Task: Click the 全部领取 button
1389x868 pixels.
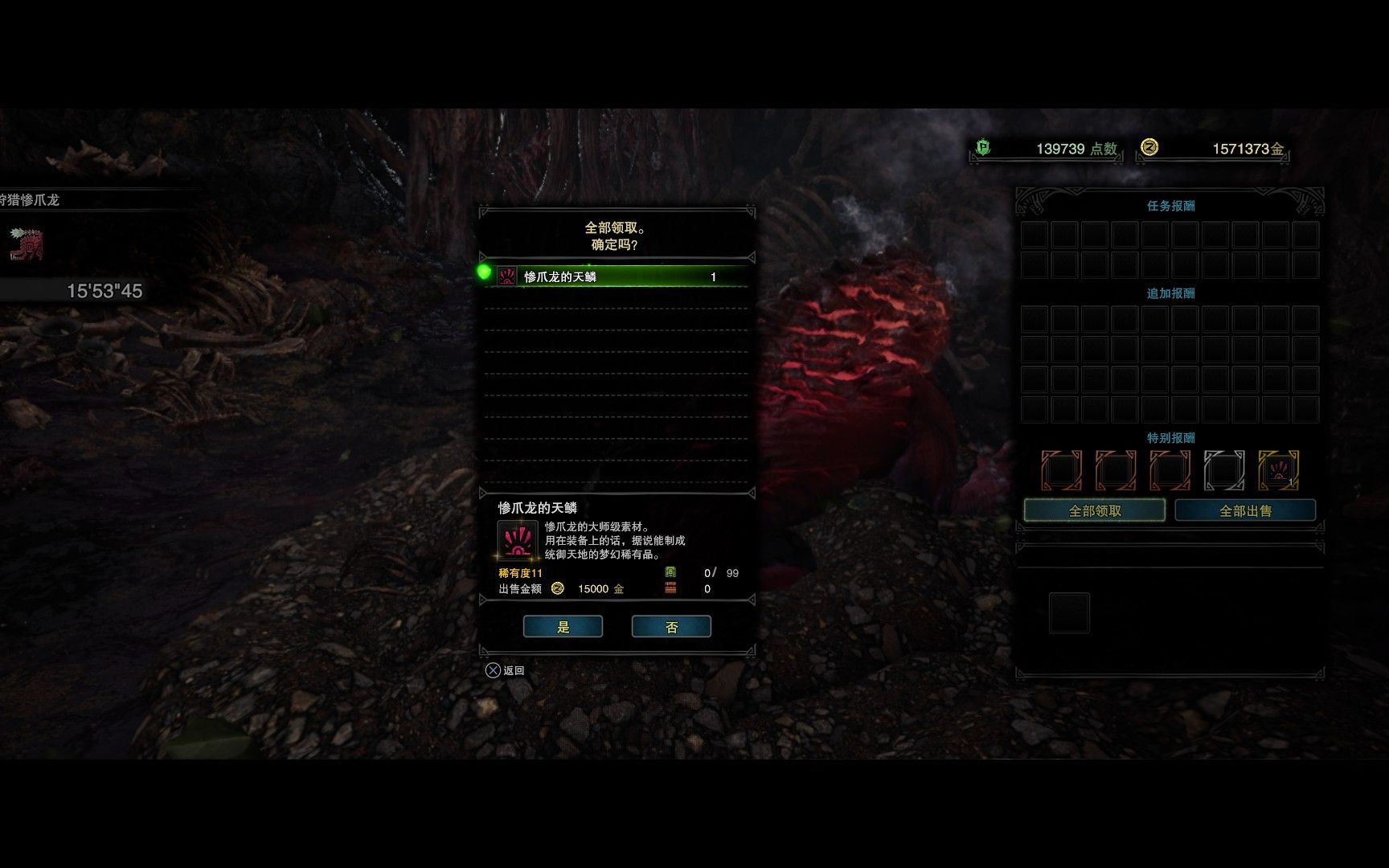Action: point(1094,511)
